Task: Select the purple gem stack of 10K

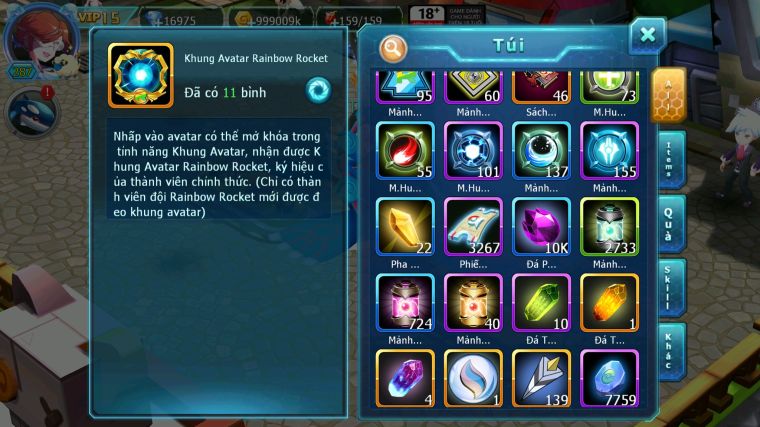Action: tap(541, 225)
